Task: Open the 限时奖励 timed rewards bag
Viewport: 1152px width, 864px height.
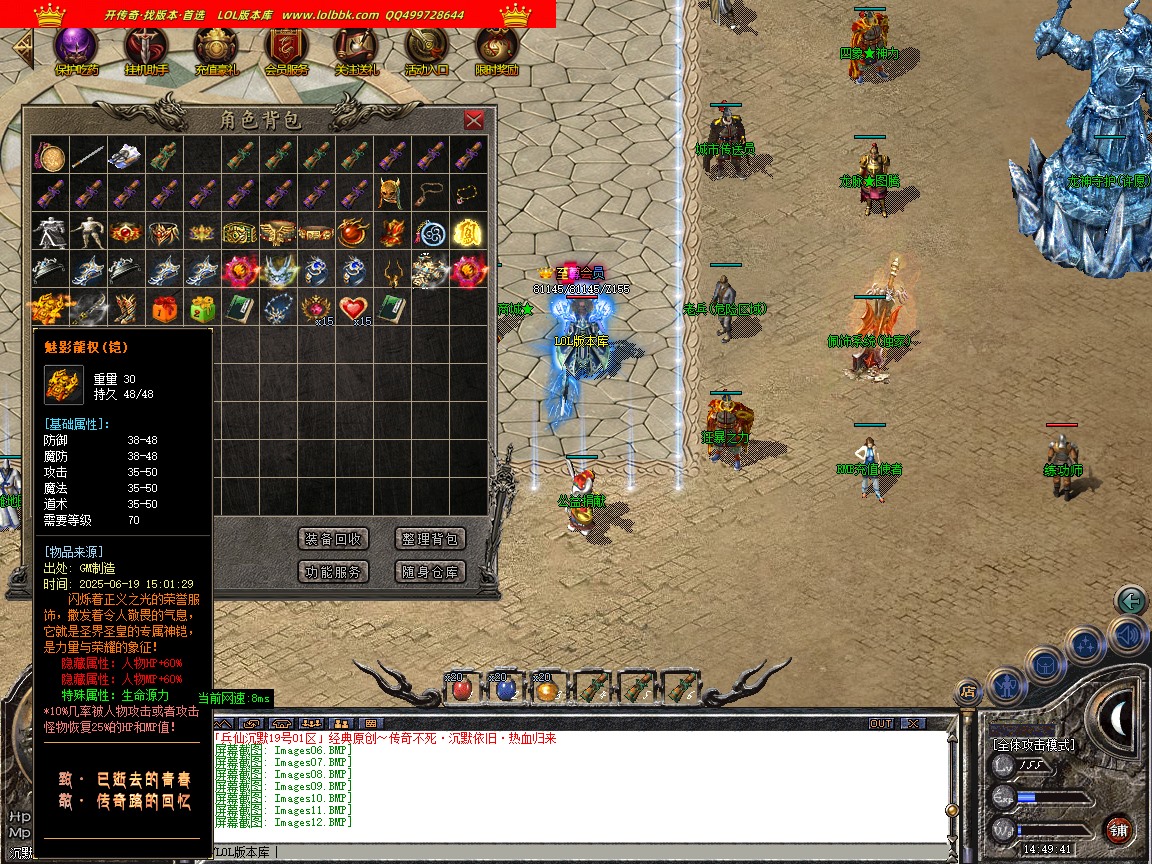Action: pyautogui.click(x=496, y=47)
